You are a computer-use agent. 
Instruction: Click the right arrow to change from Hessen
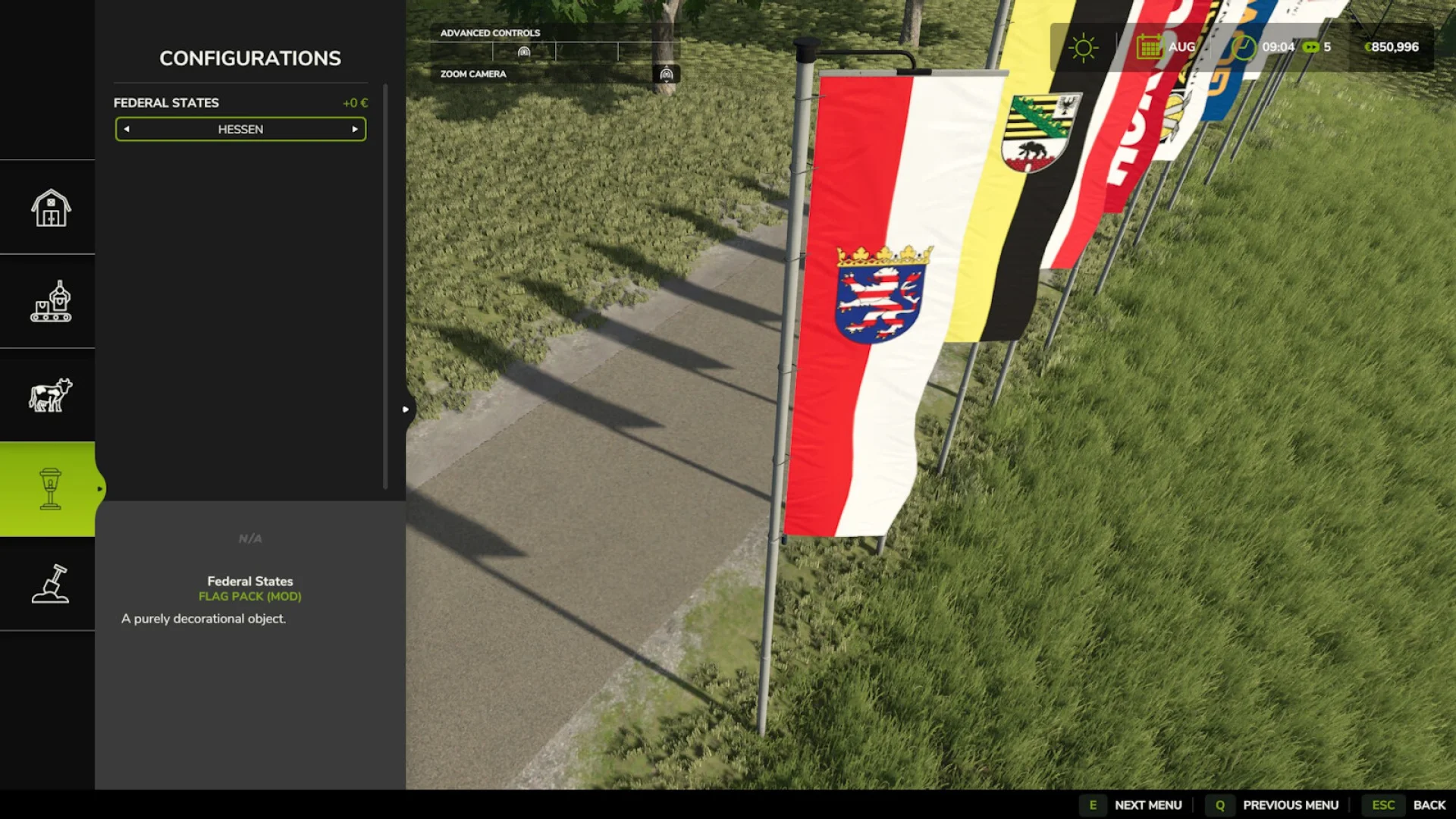[355, 129]
